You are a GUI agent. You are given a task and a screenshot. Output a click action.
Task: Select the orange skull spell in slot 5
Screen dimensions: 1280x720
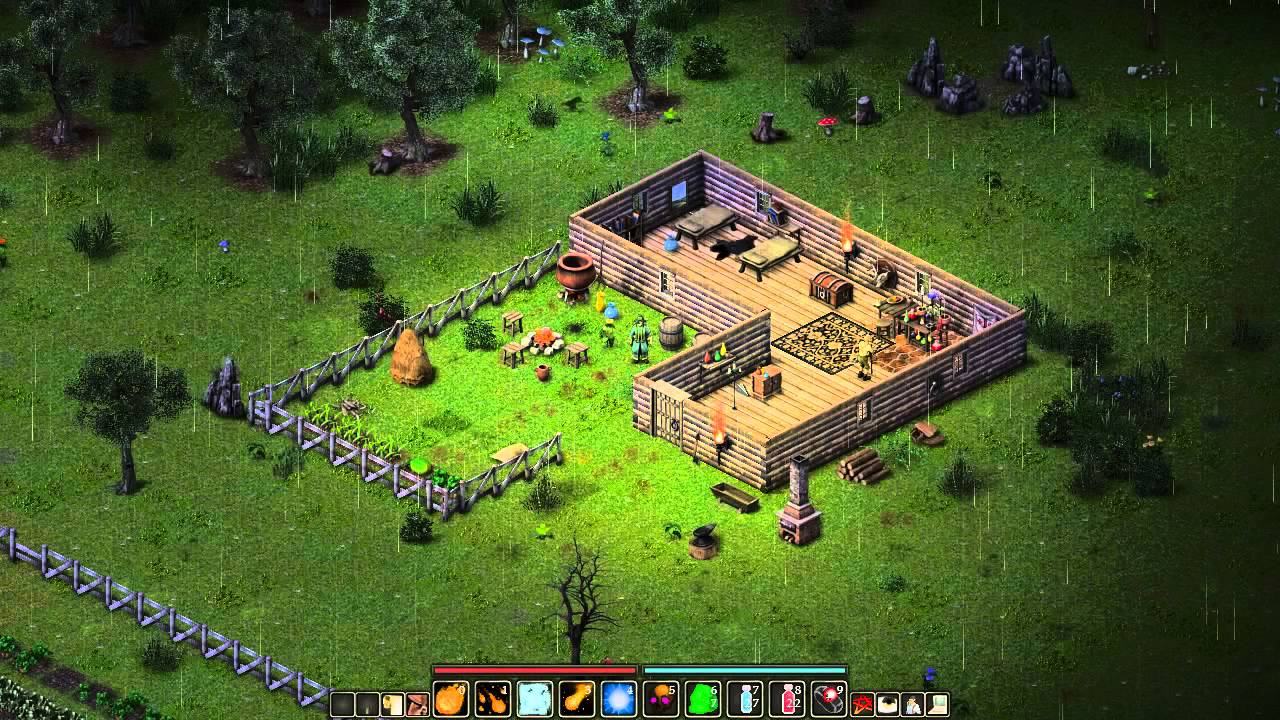pyautogui.click(x=661, y=697)
